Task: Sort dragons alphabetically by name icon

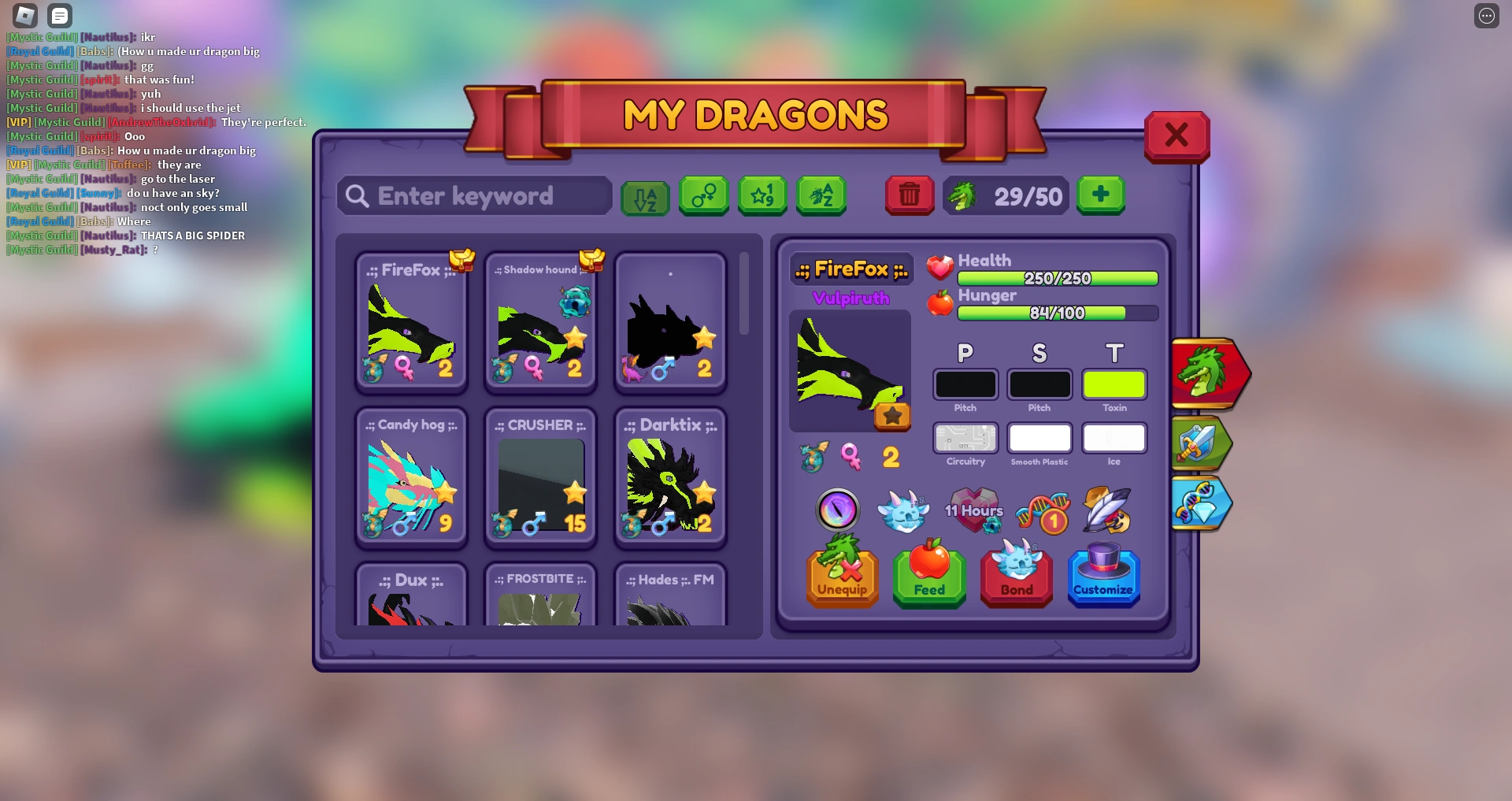Action: tap(821, 195)
